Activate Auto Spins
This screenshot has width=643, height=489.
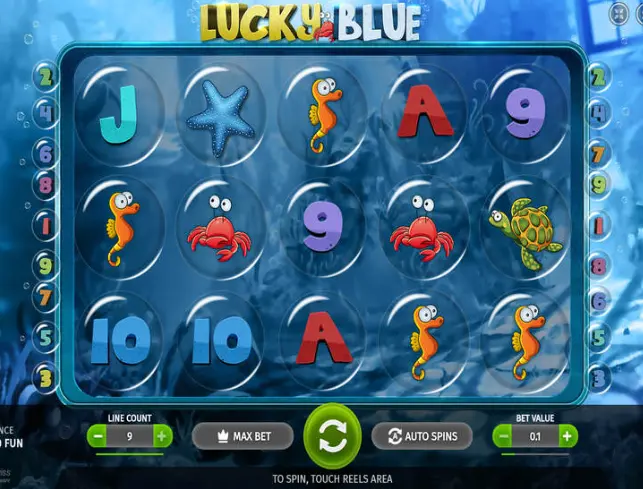click(x=421, y=436)
